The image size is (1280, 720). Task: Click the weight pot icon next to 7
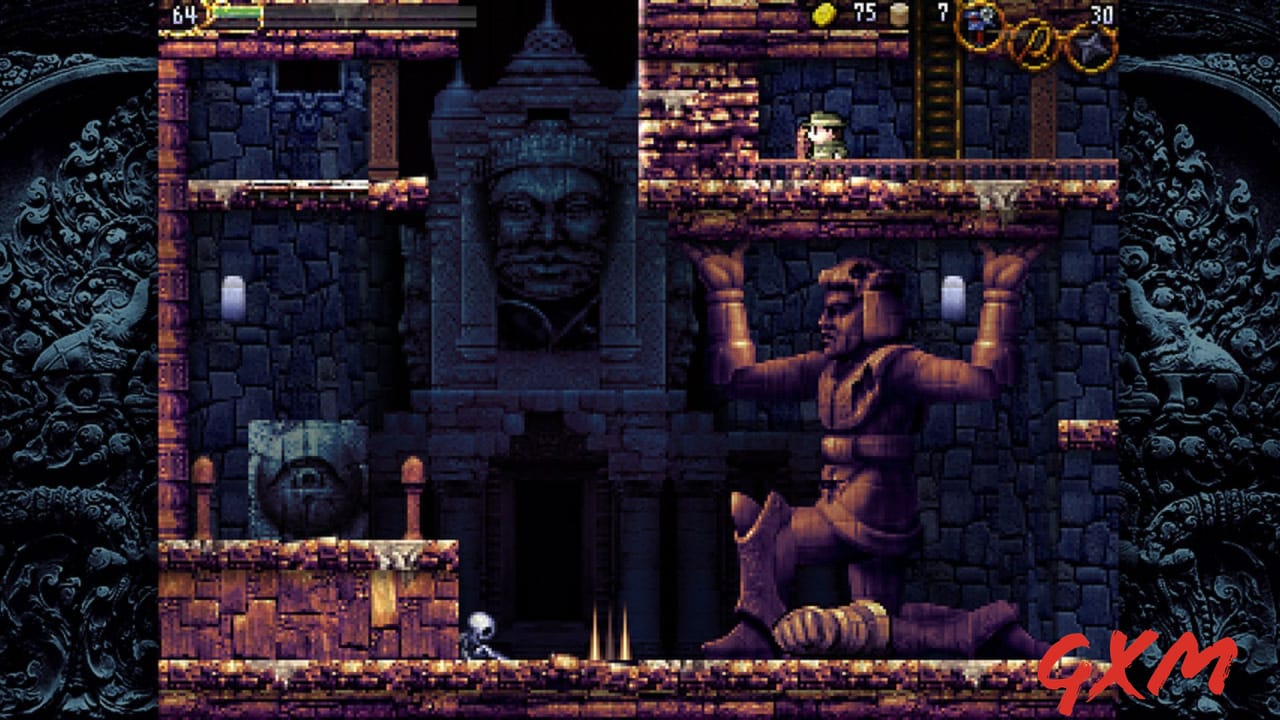pos(898,15)
